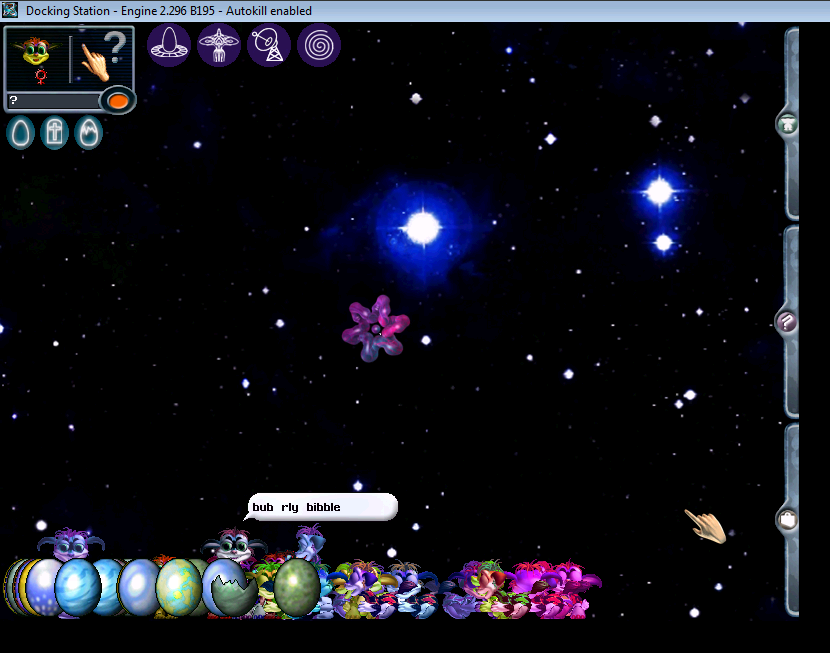Screen dimensions: 830x653
Task: Show the unhatched egg list button
Action: tap(21, 133)
